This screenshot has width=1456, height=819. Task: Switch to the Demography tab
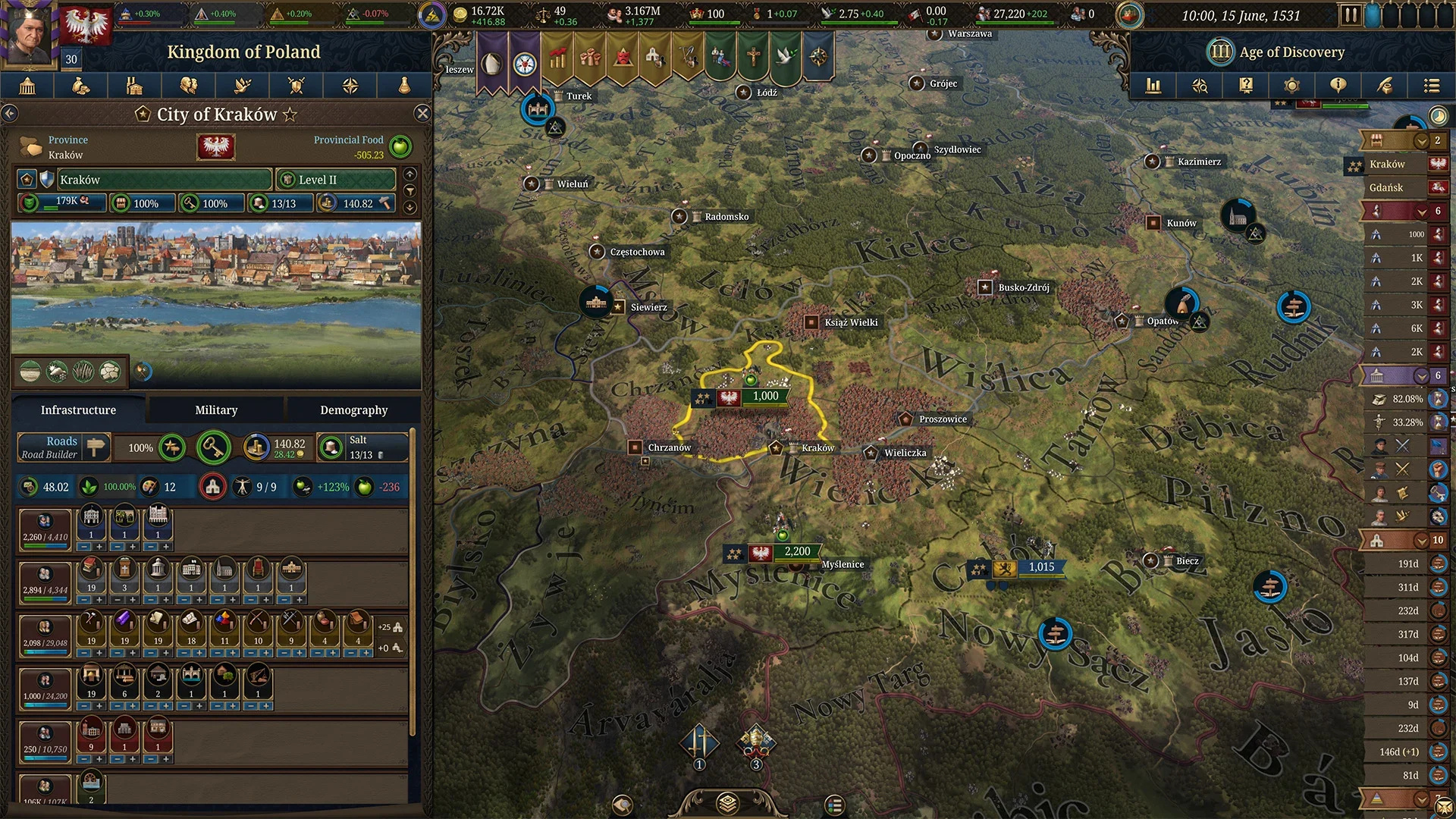[x=354, y=409]
